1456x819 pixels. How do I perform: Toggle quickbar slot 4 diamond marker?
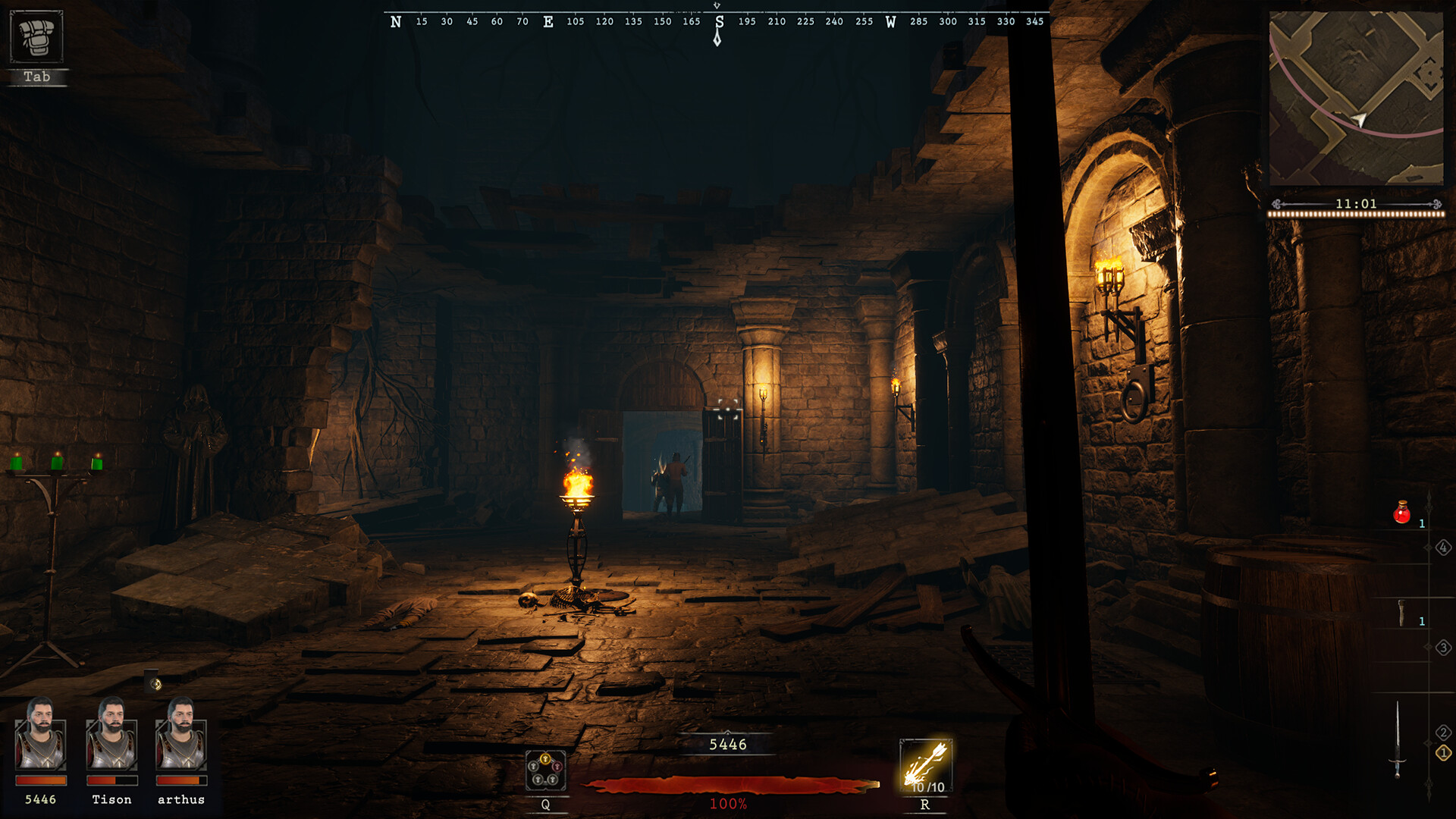pyautogui.click(x=1443, y=549)
